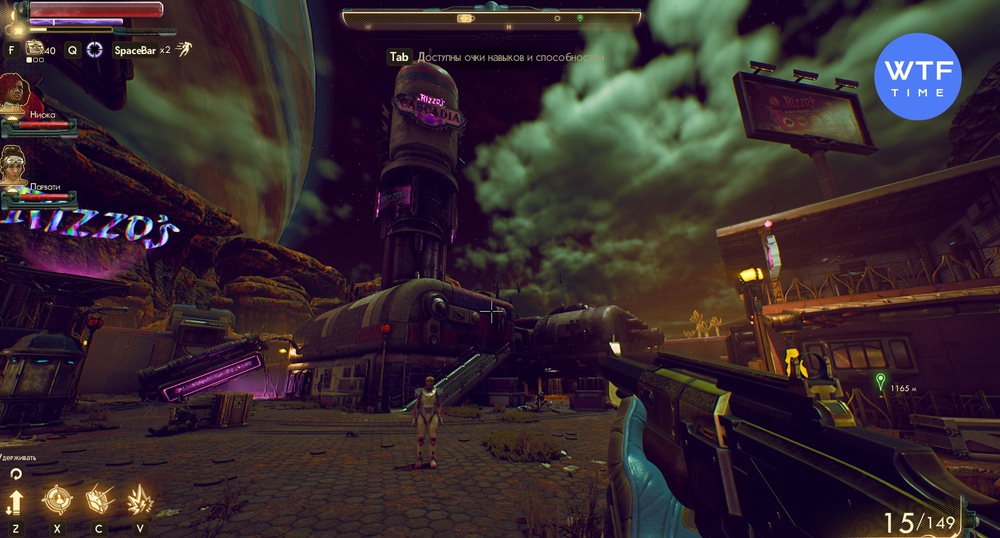The image size is (1000, 538).
Task: Click the circular arrow hold icon
Action: 15,474
